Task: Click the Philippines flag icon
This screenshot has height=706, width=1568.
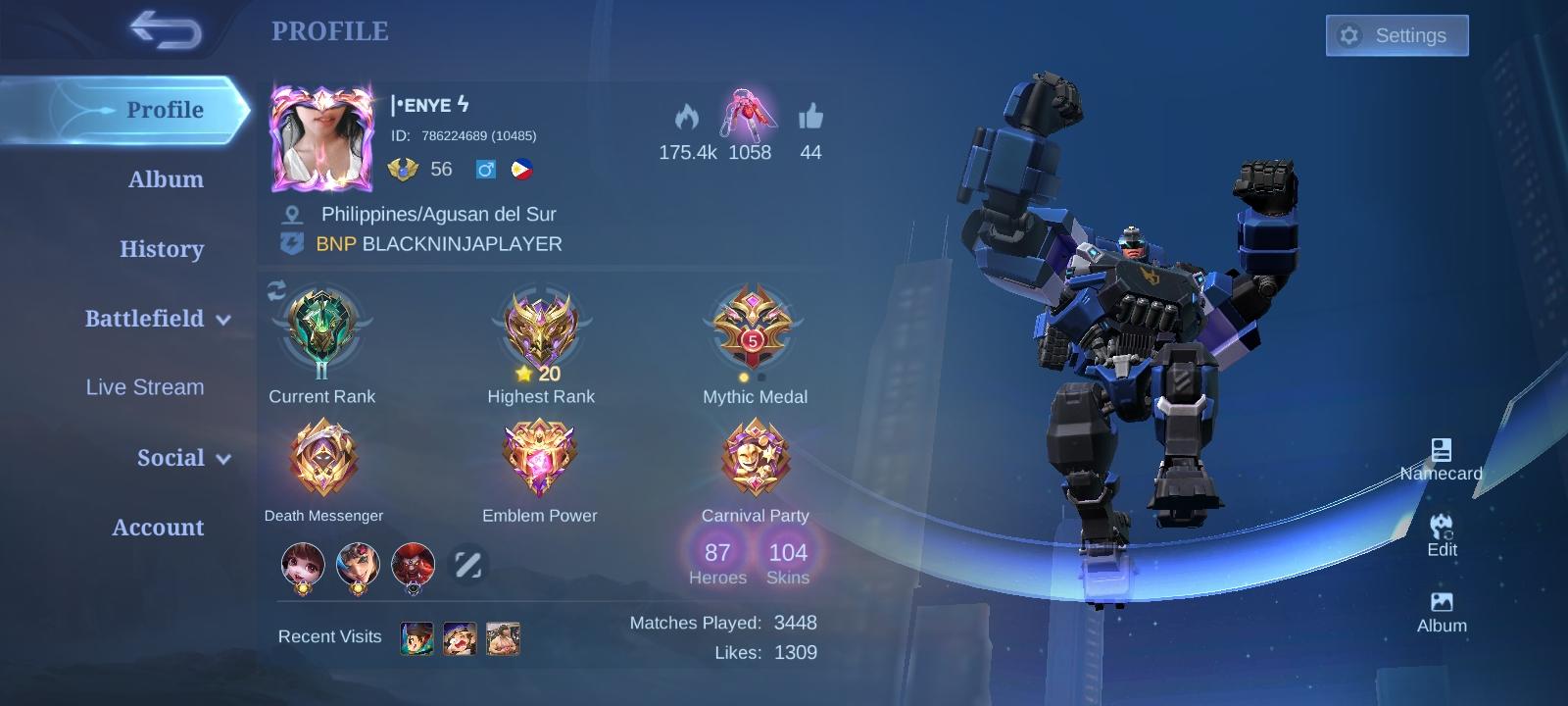Action: pos(521,169)
